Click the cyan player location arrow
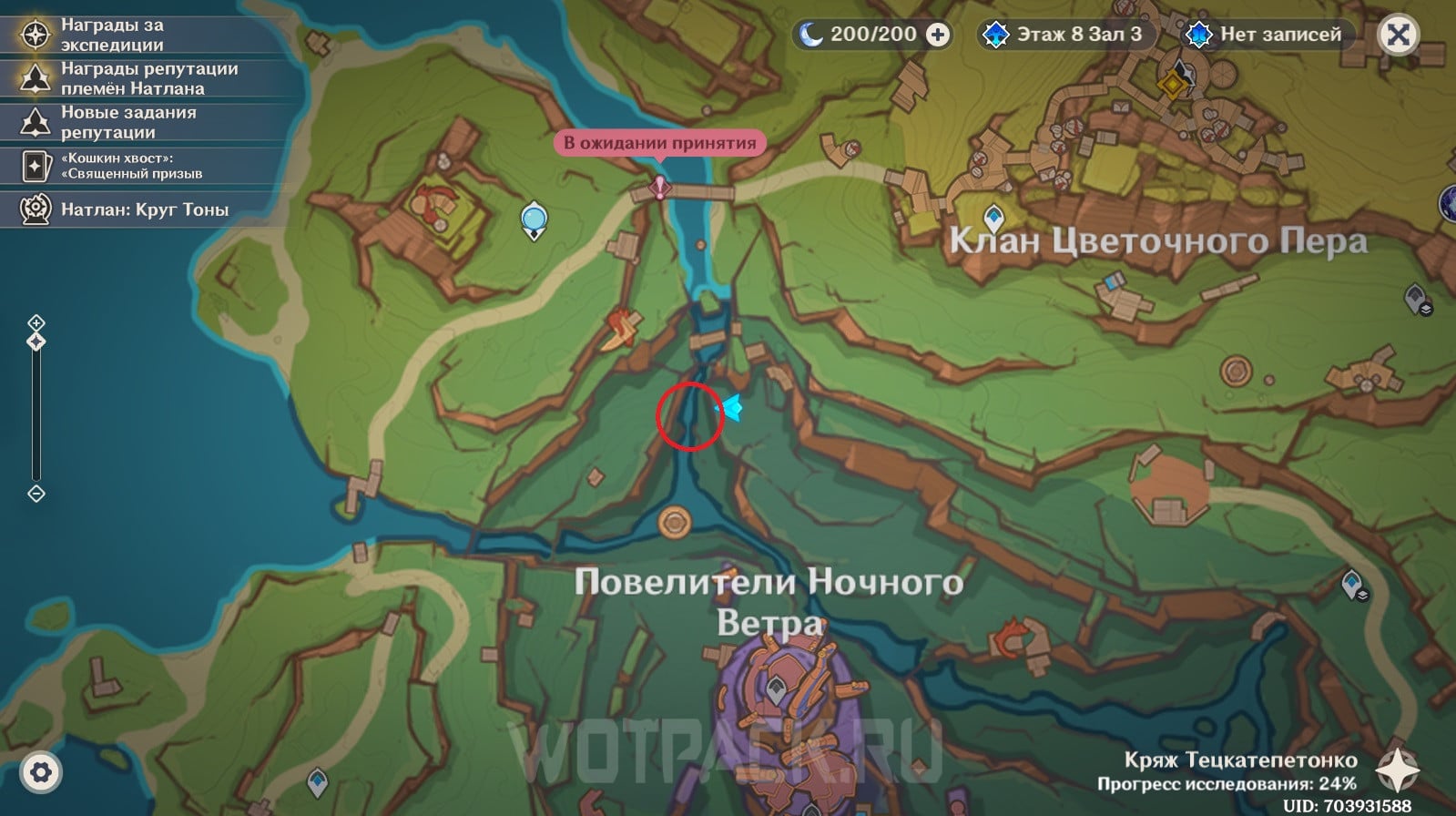1456x816 pixels. (731, 407)
